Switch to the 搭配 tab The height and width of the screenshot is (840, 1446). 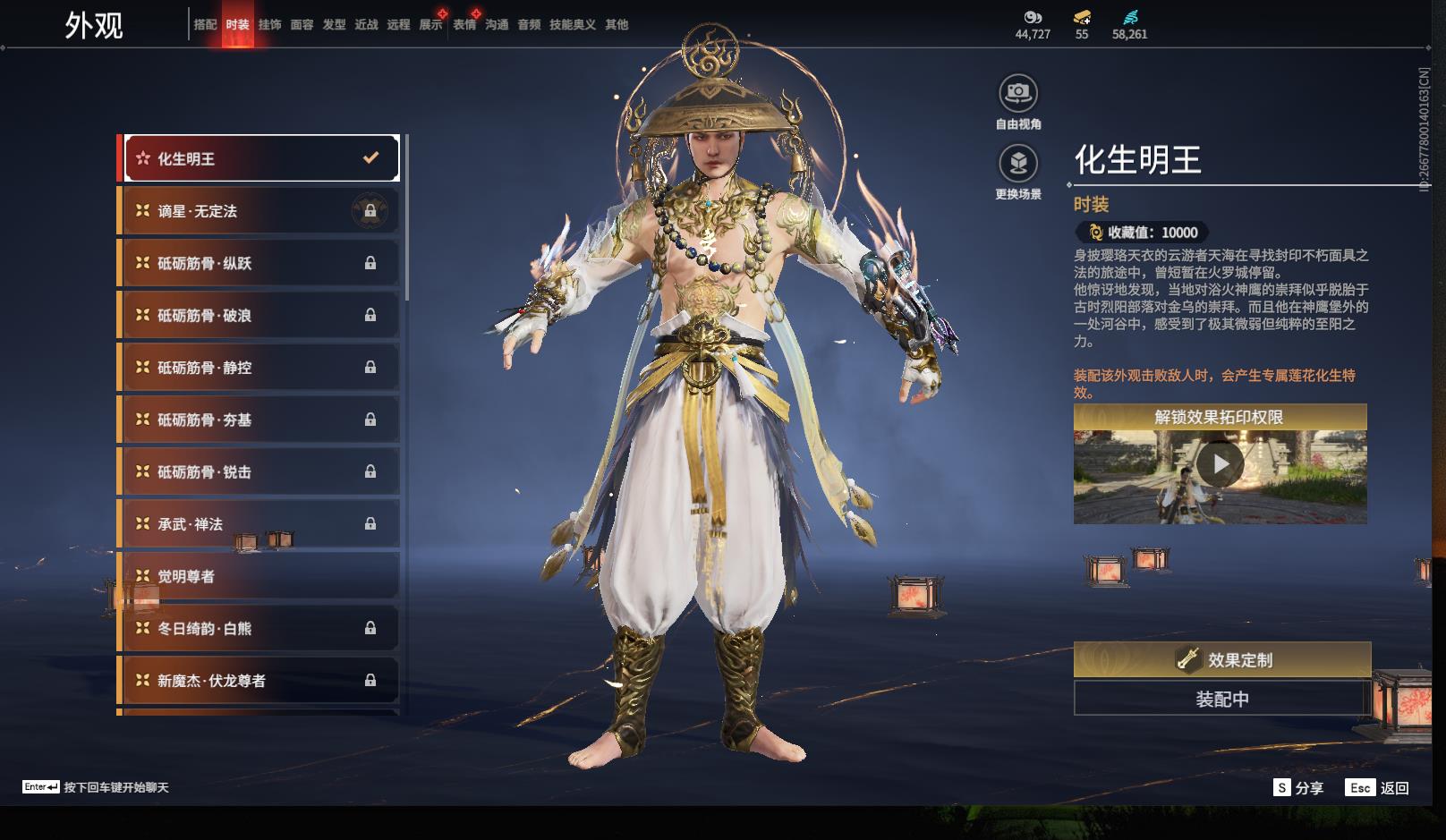pyautogui.click(x=205, y=25)
